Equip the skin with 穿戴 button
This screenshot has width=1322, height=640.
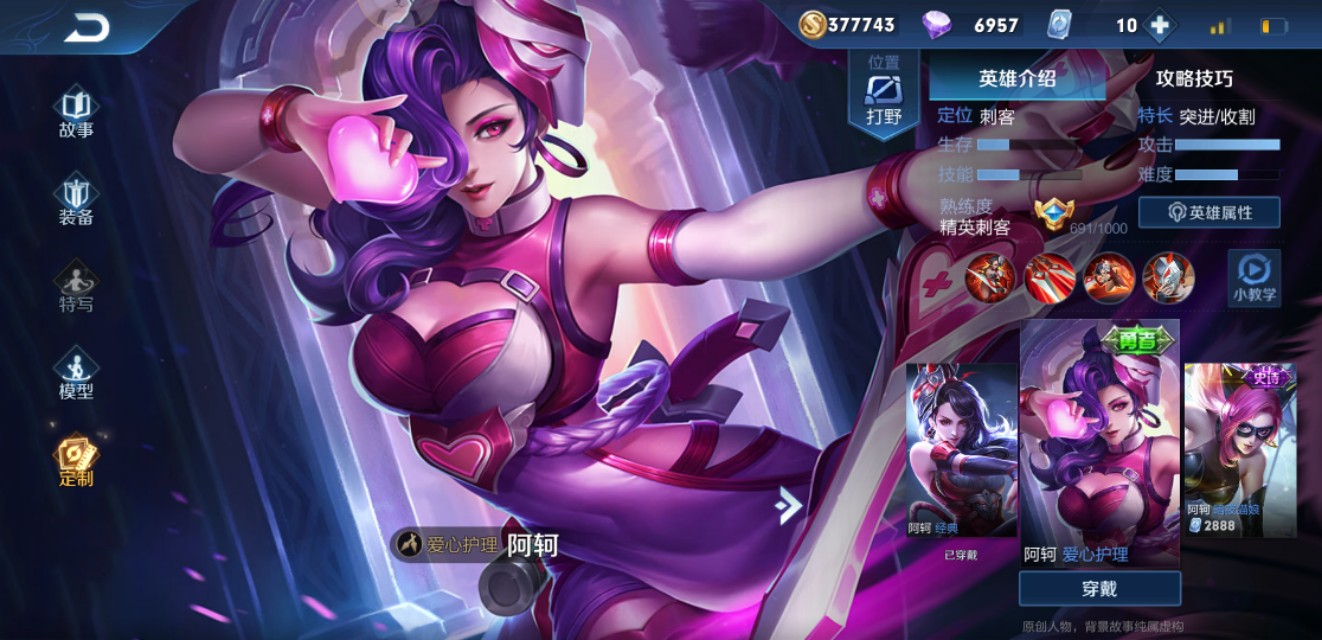[x=1099, y=589]
